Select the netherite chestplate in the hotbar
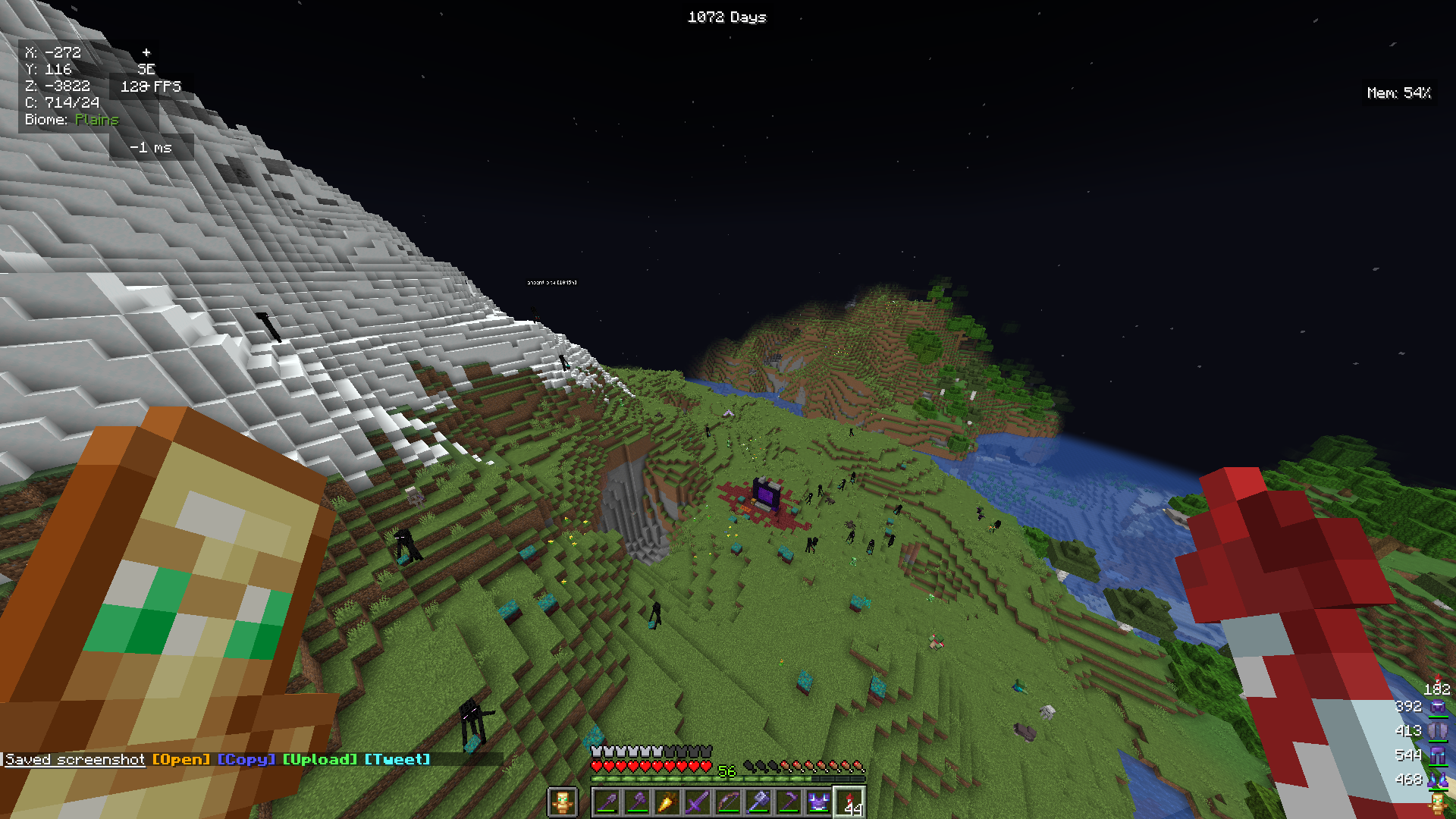 pos(820,802)
